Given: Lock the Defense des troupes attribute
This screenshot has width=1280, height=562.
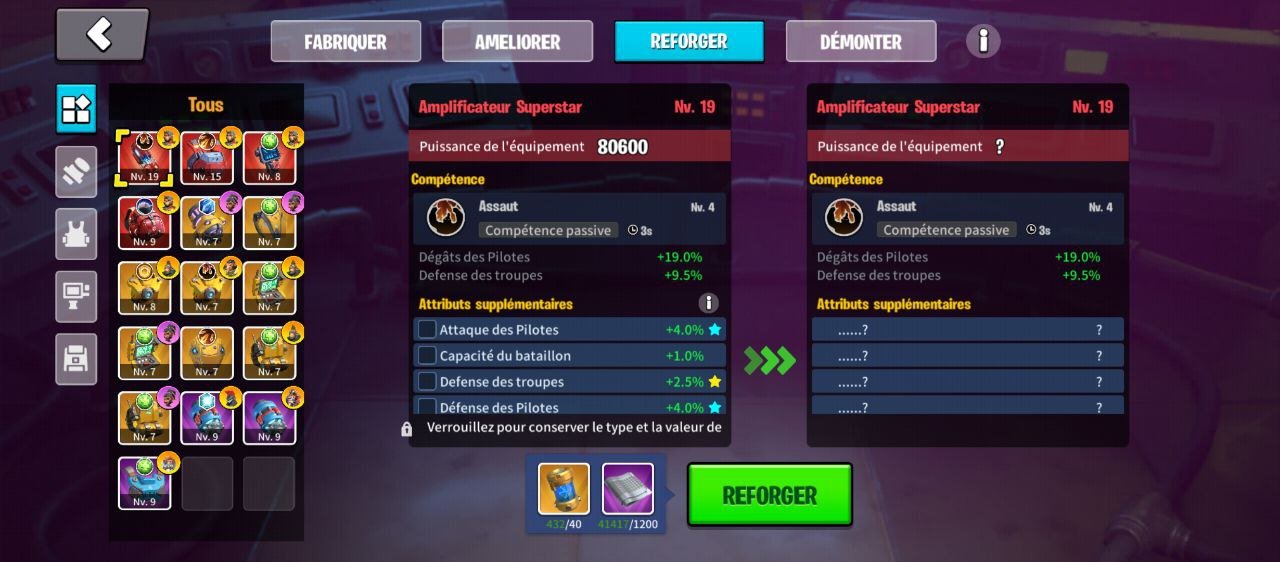Looking at the screenshot, I should tap(427, 382).
